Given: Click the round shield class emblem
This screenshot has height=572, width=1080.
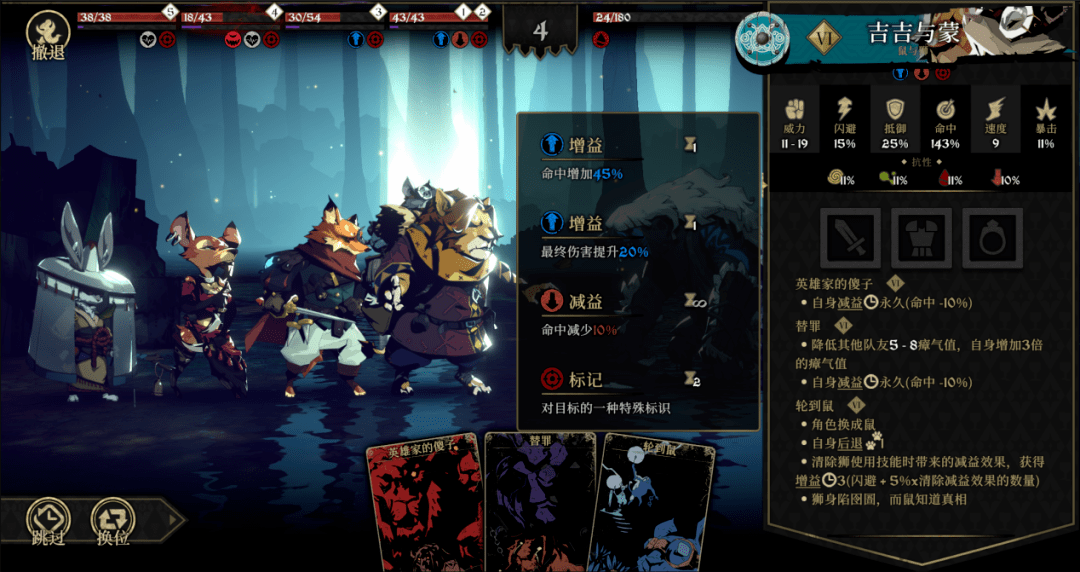Looking at the screenshot, I should coord(762,38).
